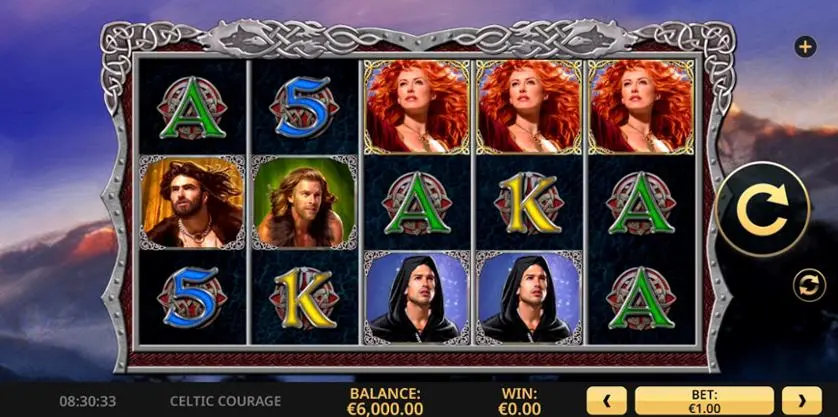This screenshot has width=838, height=417.
Task: Open the bet amount selector showing €1.00
Action: (x=704, y=401)
